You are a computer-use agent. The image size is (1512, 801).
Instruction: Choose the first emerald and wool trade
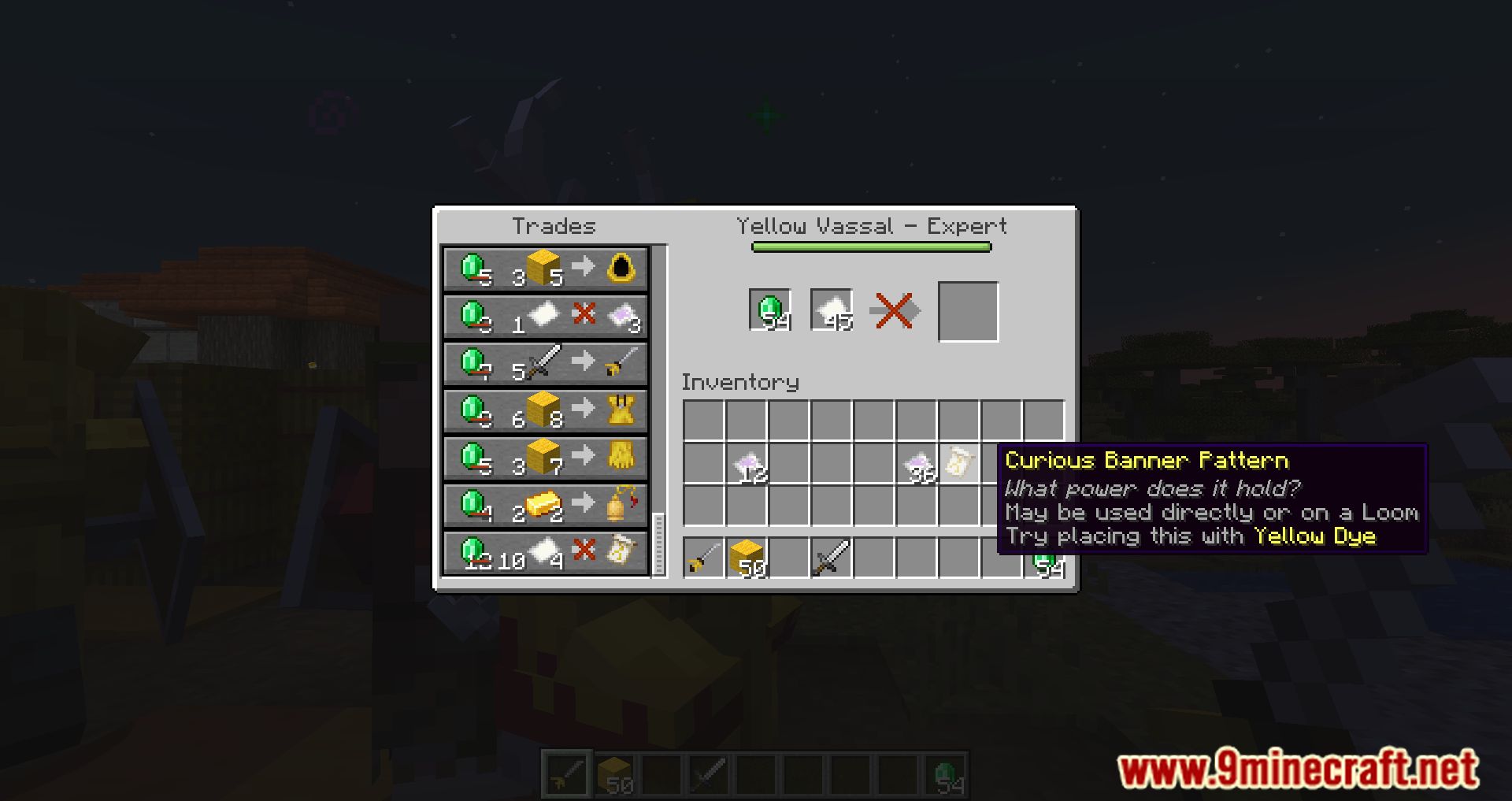pos(545,269)
